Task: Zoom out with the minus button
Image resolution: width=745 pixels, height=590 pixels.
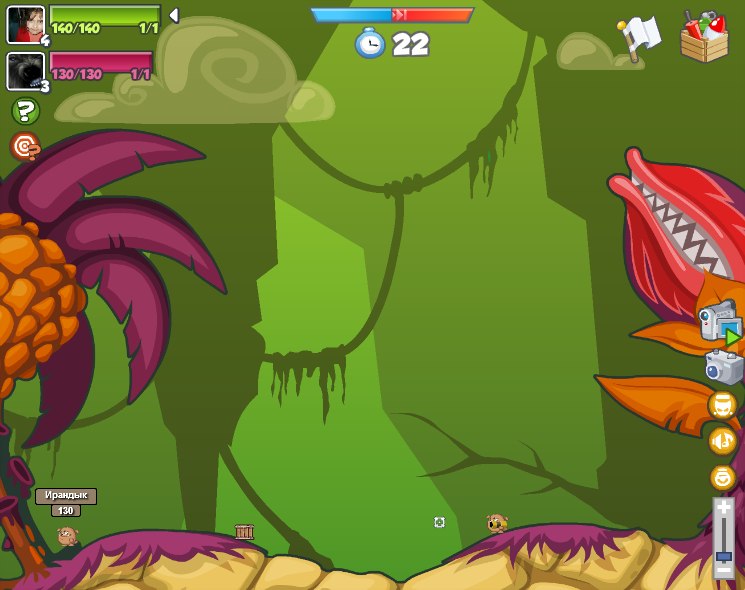Action: pos(723,571)
